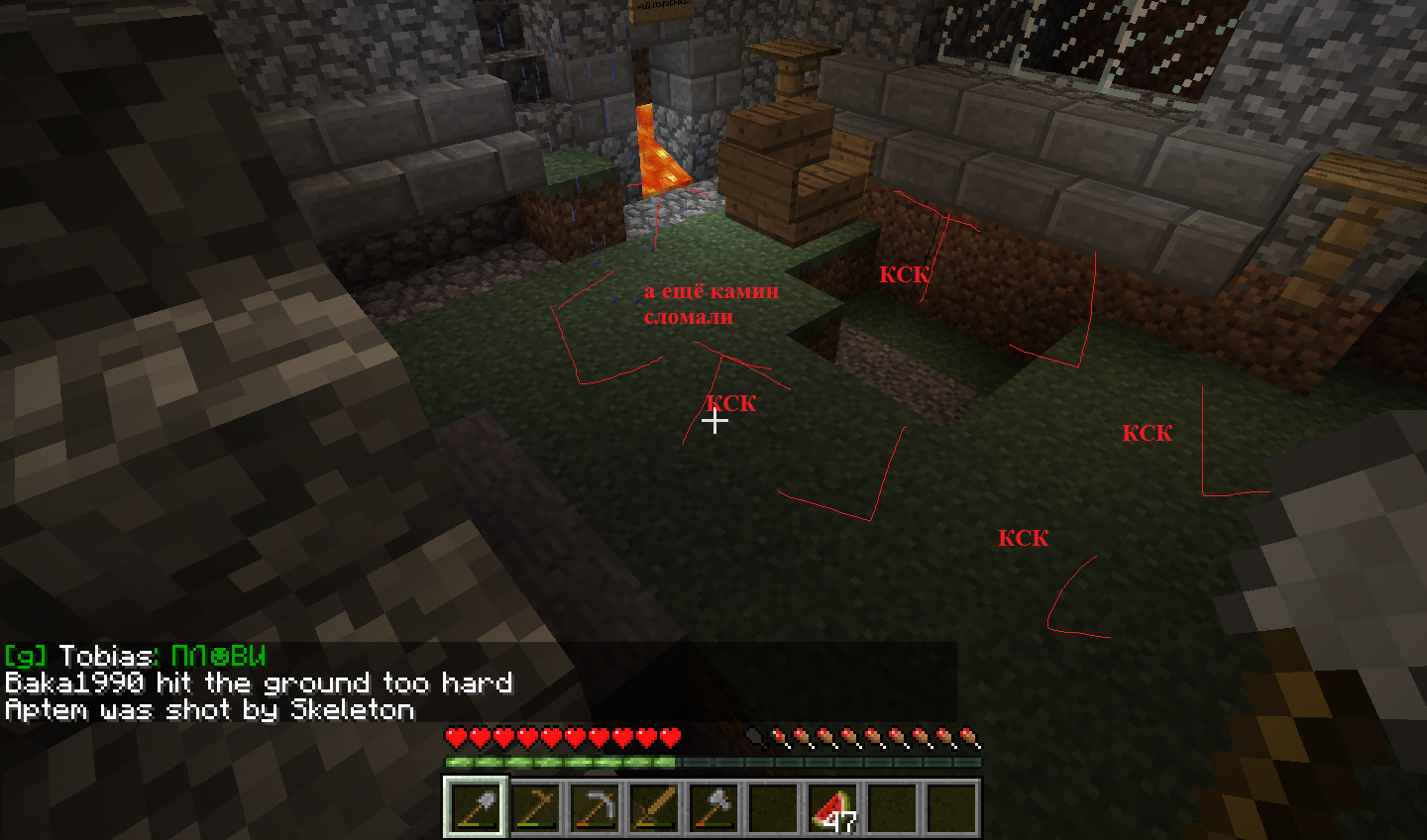Select the wooden pickaxe hotbar slot

pos(535,807)
